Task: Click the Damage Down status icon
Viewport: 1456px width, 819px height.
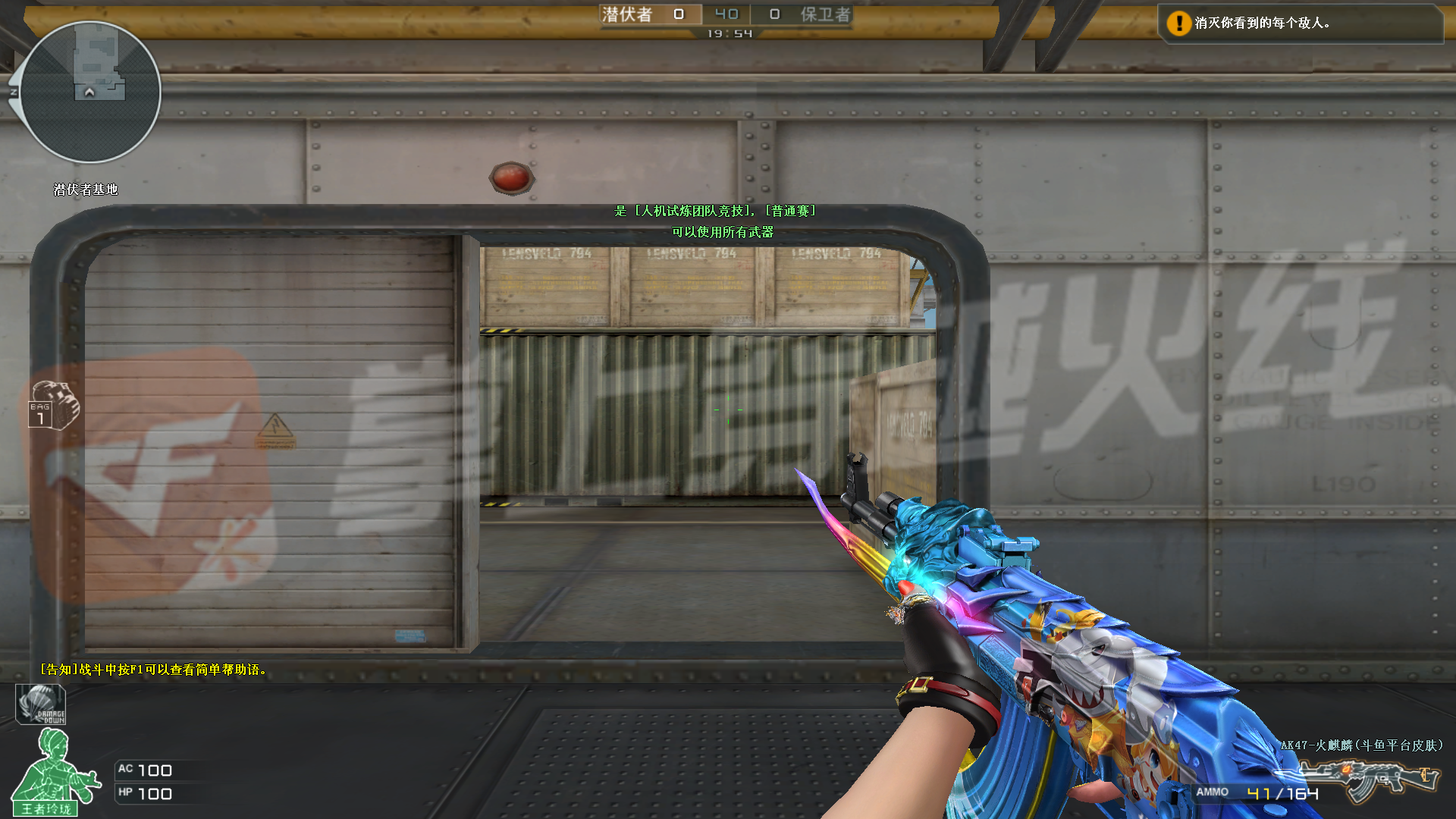Action: (41, 704)
